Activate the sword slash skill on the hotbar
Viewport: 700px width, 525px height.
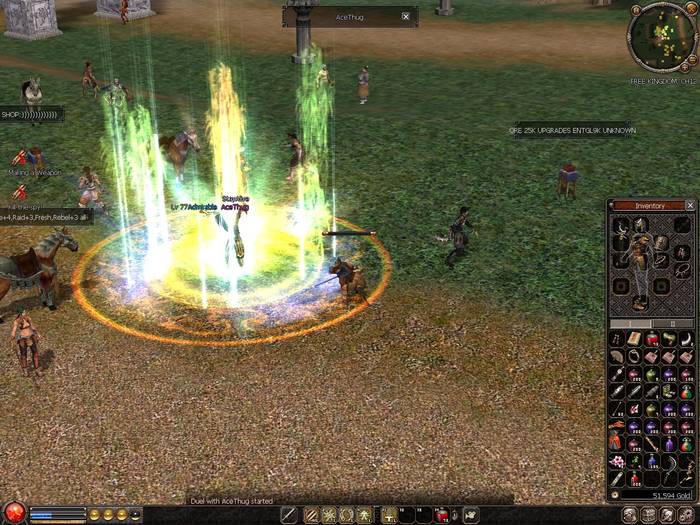point(312,515)
